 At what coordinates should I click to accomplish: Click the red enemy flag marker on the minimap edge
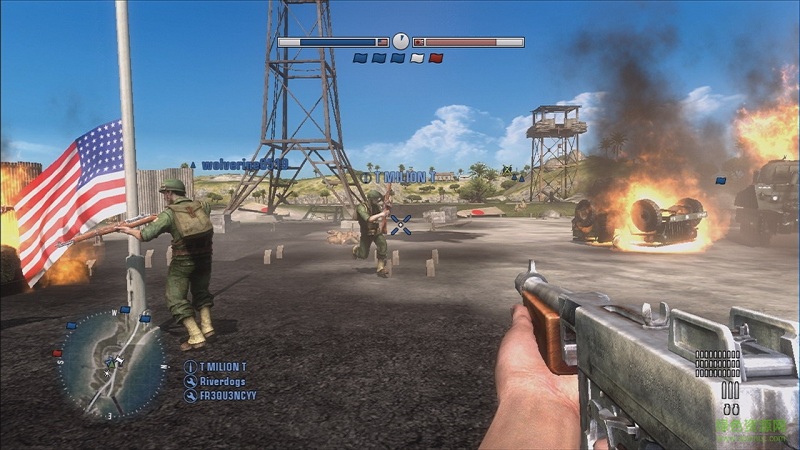click(x=57, y=353)
